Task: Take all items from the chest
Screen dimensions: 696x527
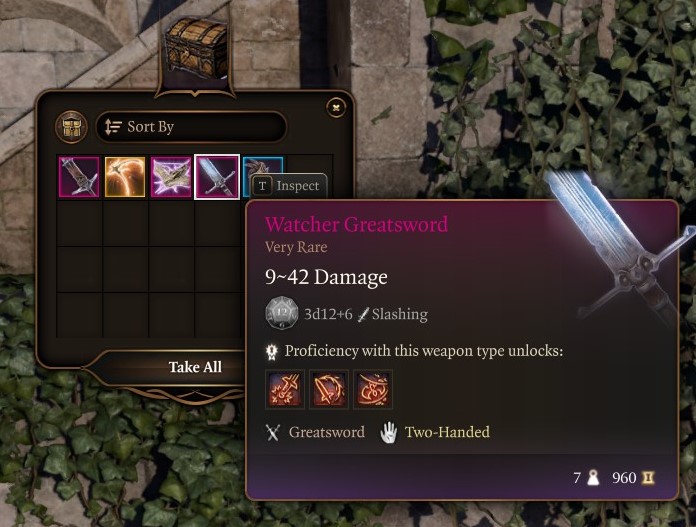Action: [195, 367]
